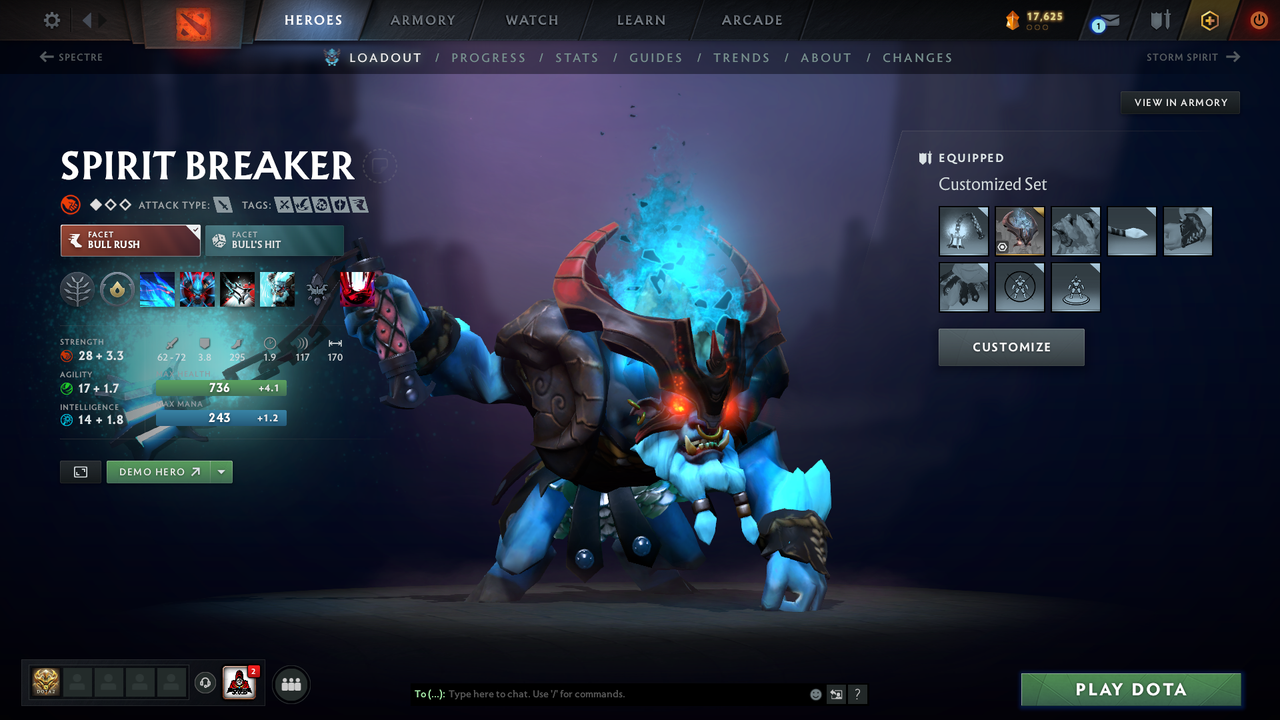This screenshot has width=1280, height=720.
Task: Open the STATS sub-tab
Action: (x=577, y=57)
